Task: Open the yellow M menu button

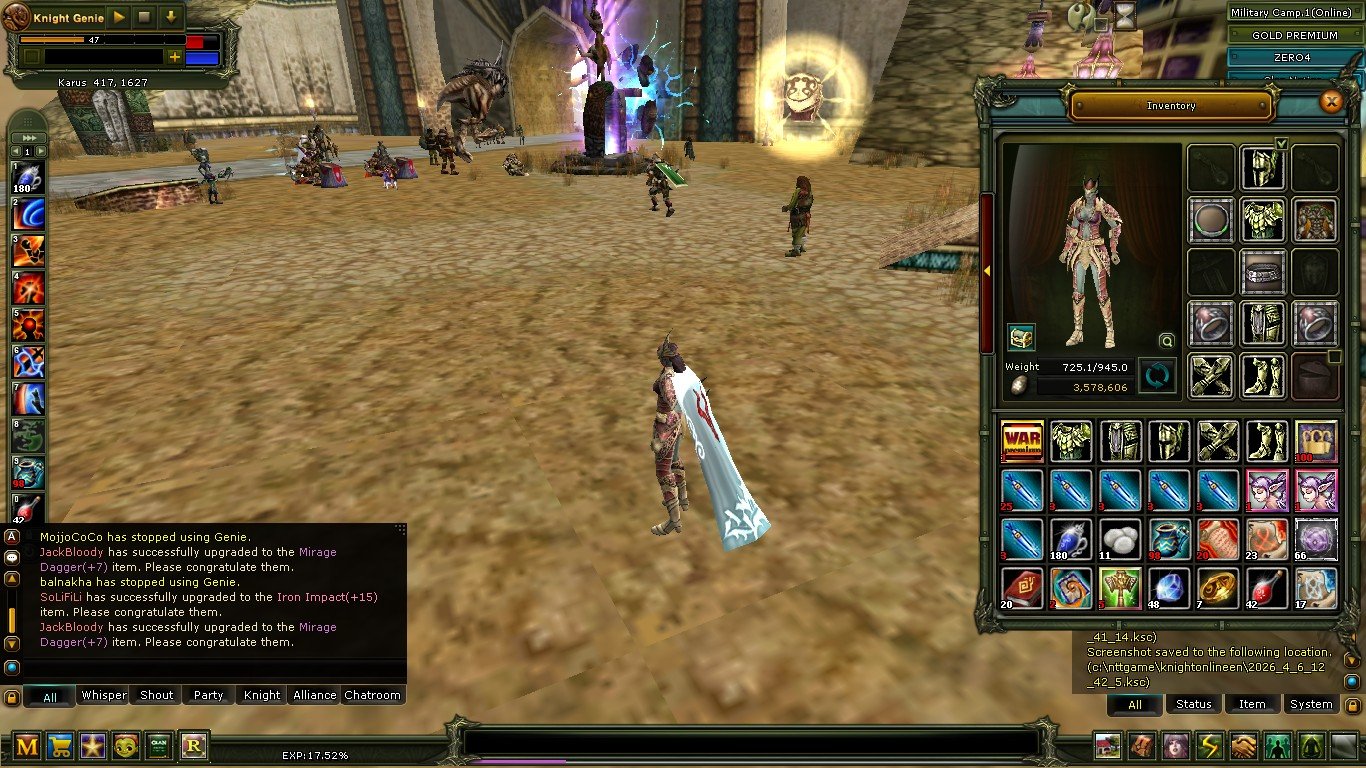Action: pos(28,745)
